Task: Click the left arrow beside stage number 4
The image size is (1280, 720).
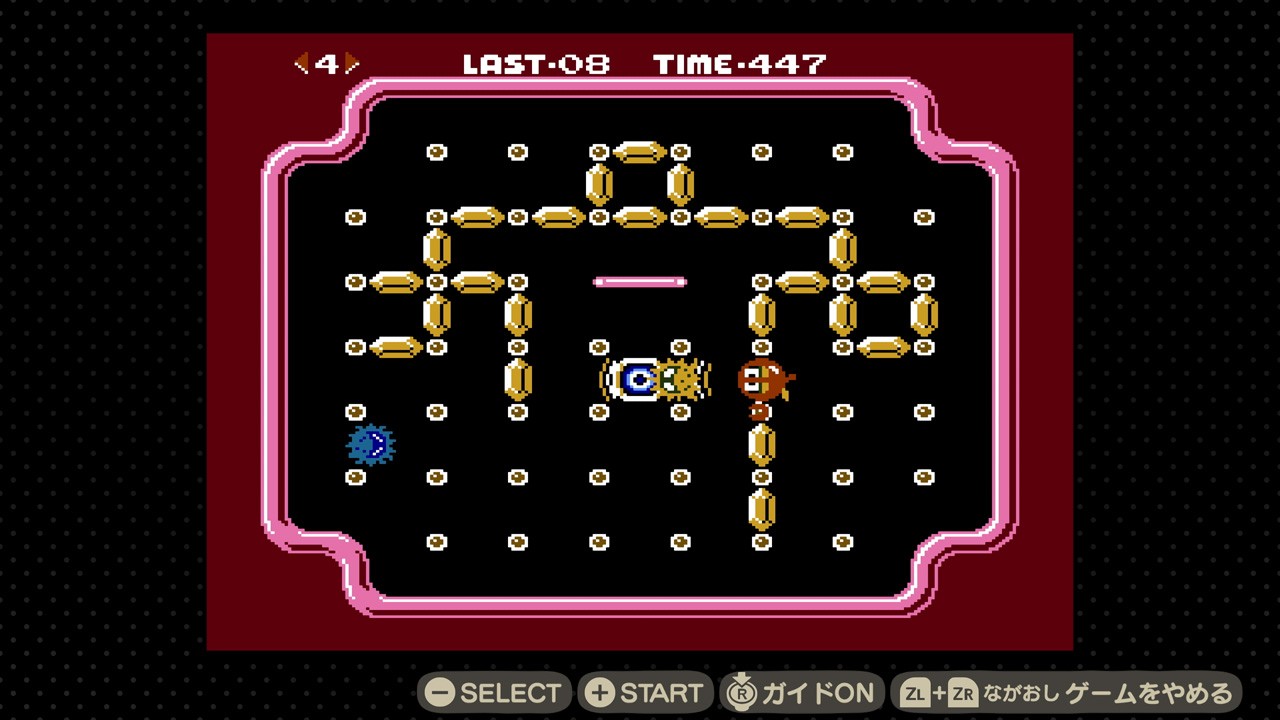Action: point(301,63)
